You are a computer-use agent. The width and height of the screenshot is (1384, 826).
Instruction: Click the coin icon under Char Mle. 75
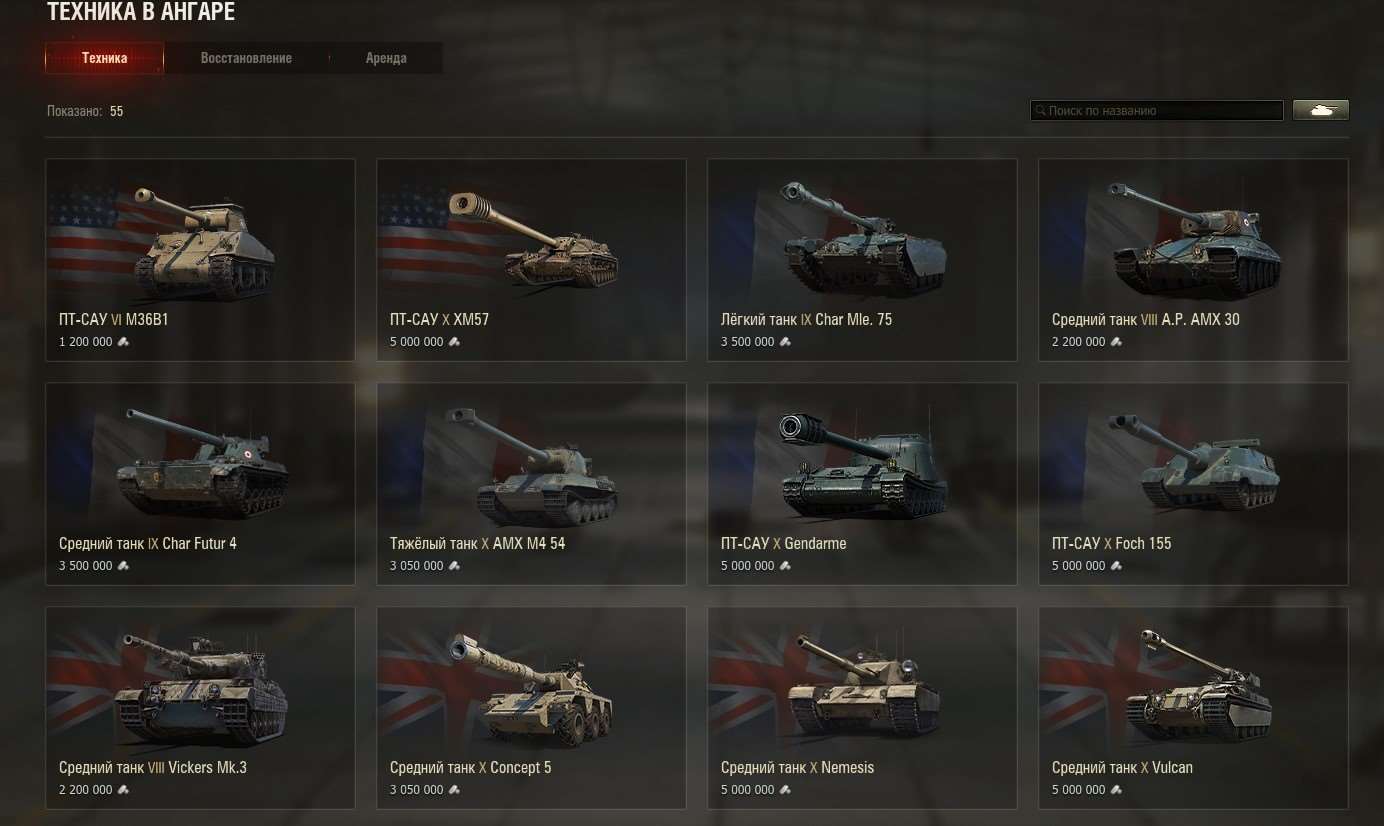tap(785, 342)
